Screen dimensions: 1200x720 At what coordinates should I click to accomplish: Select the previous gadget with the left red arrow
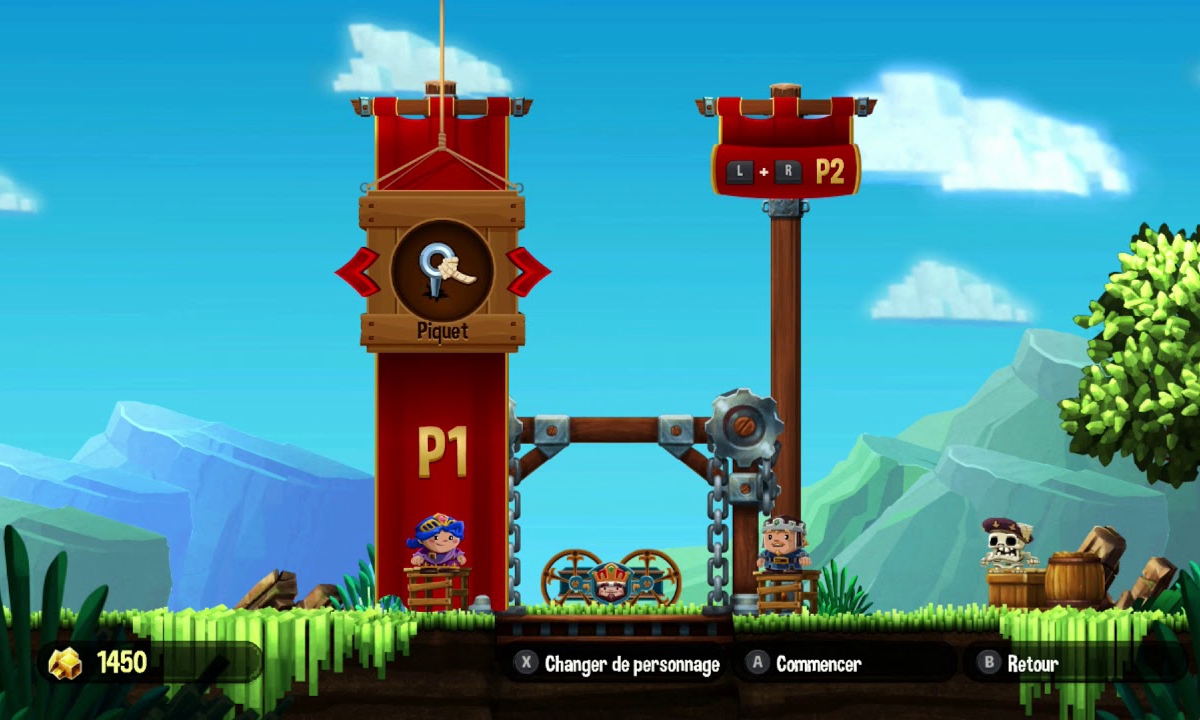pos(357,272)
